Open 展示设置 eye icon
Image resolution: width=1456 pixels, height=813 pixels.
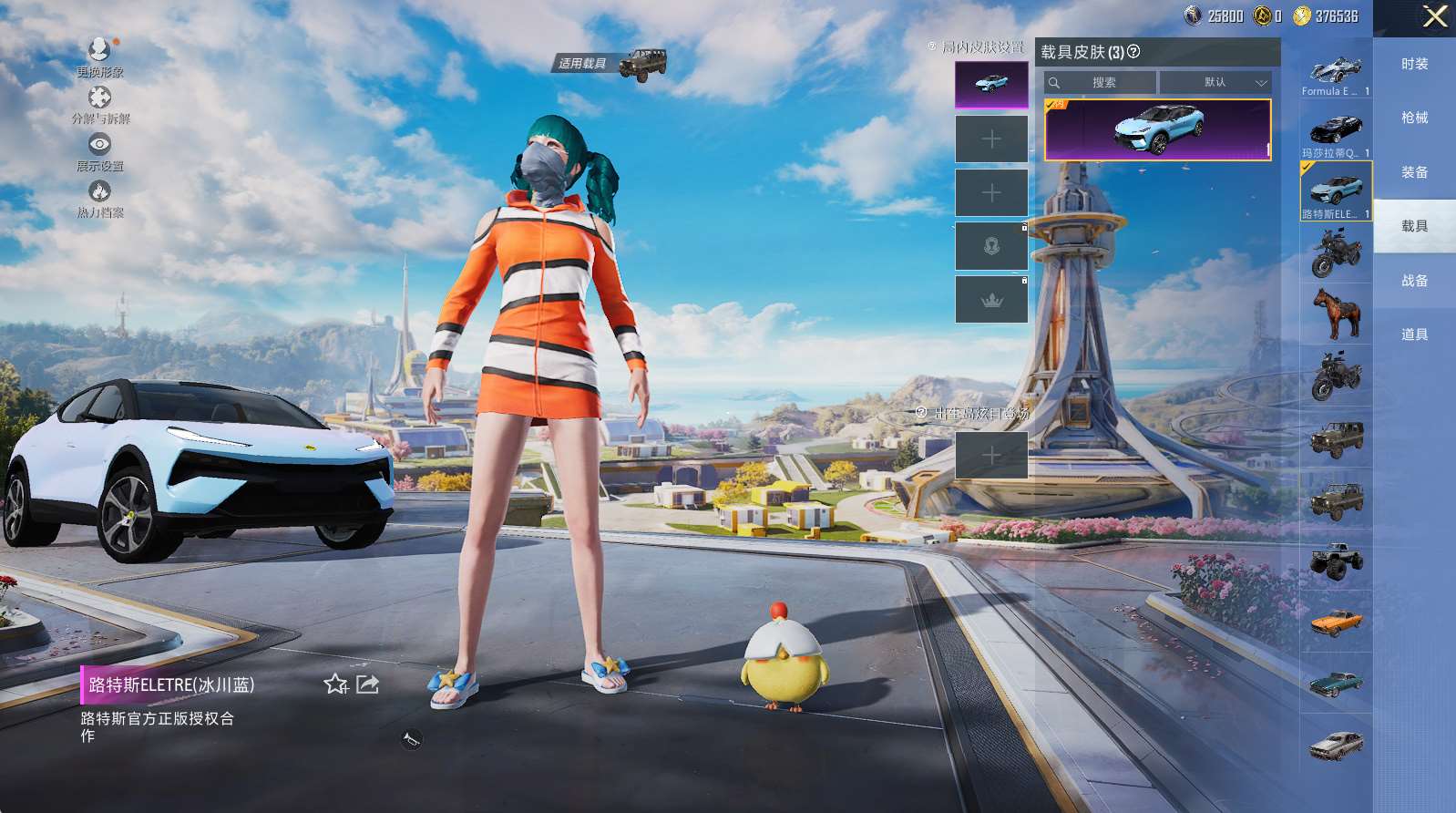tap(99, 144)
